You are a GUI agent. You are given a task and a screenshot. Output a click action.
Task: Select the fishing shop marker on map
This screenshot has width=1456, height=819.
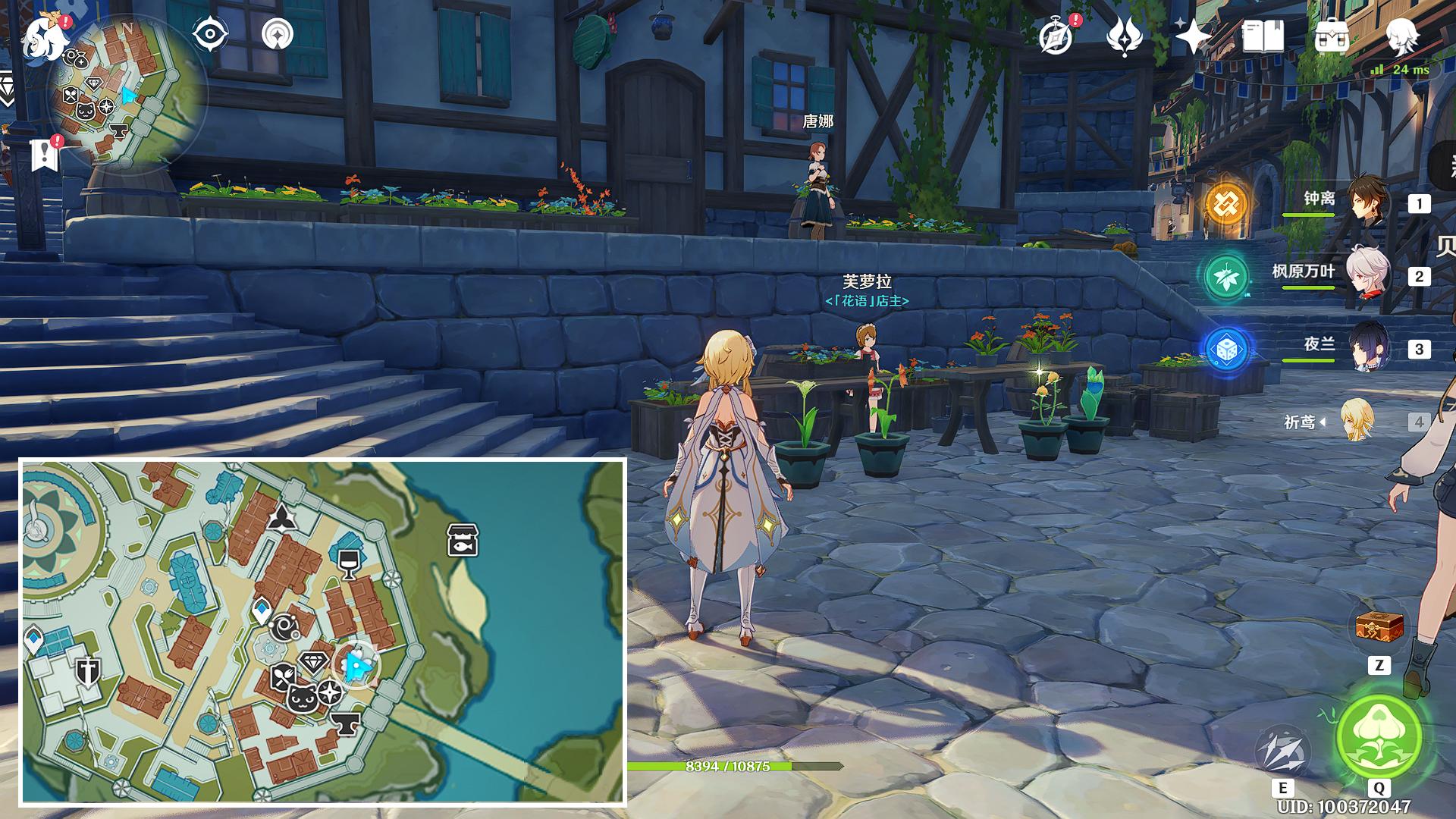(x=462, y=540)
